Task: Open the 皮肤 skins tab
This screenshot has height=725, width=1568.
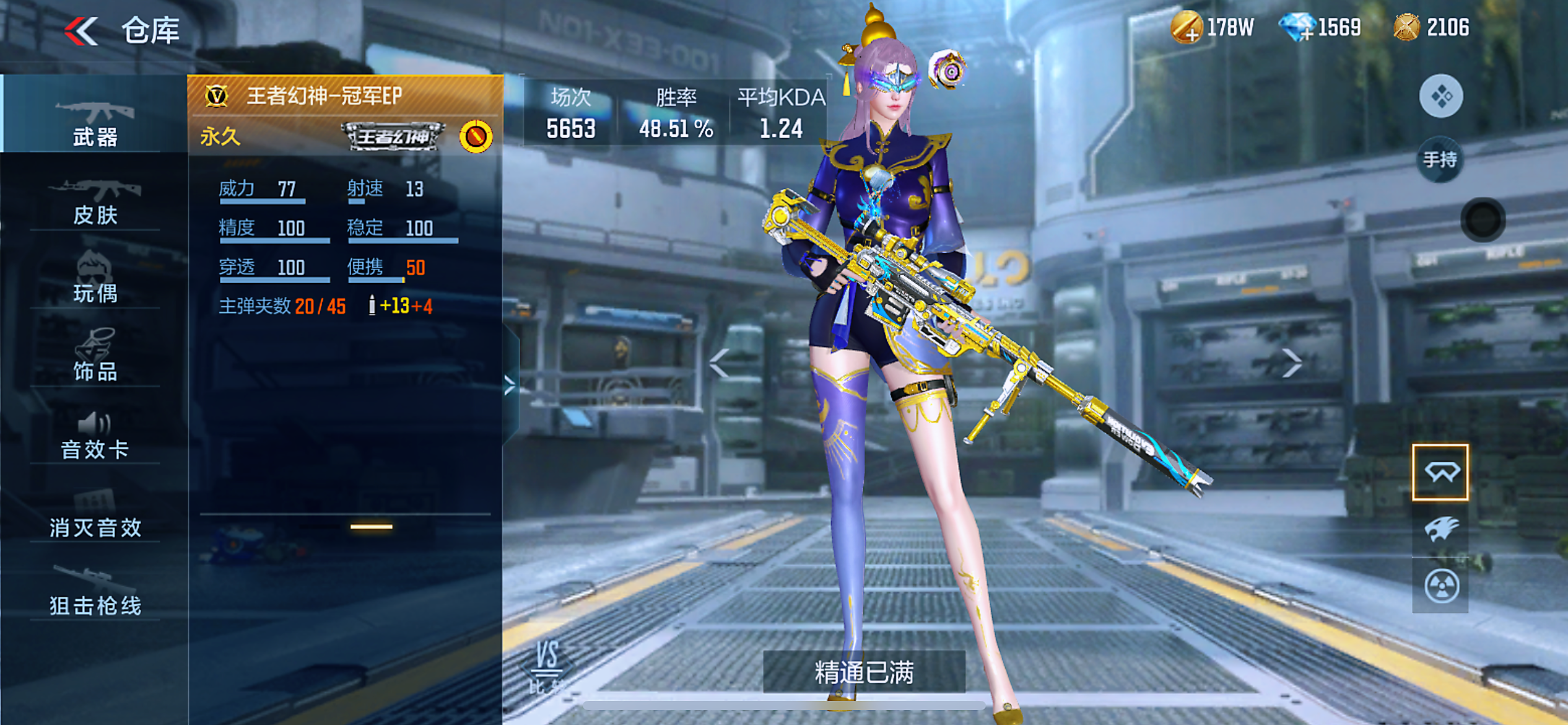Action: [x=95, y=201]
